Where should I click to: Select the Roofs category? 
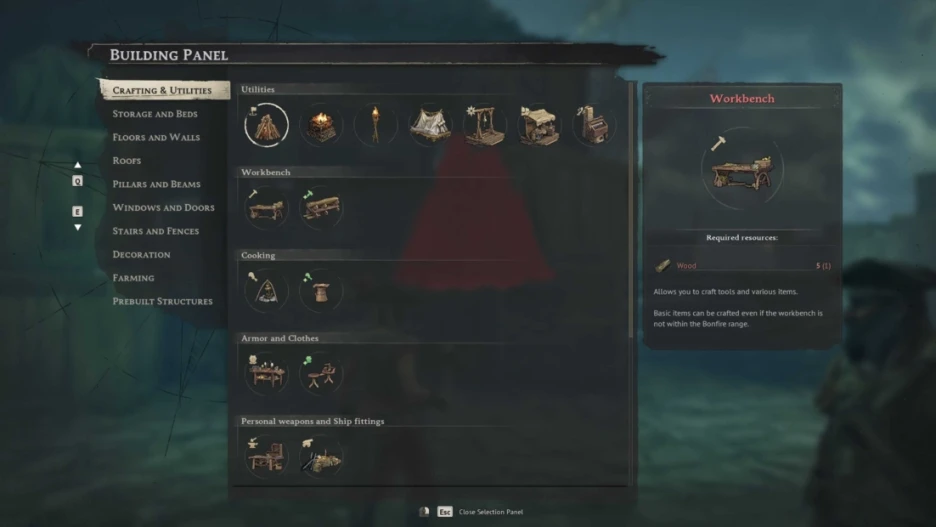click(127, 161)
